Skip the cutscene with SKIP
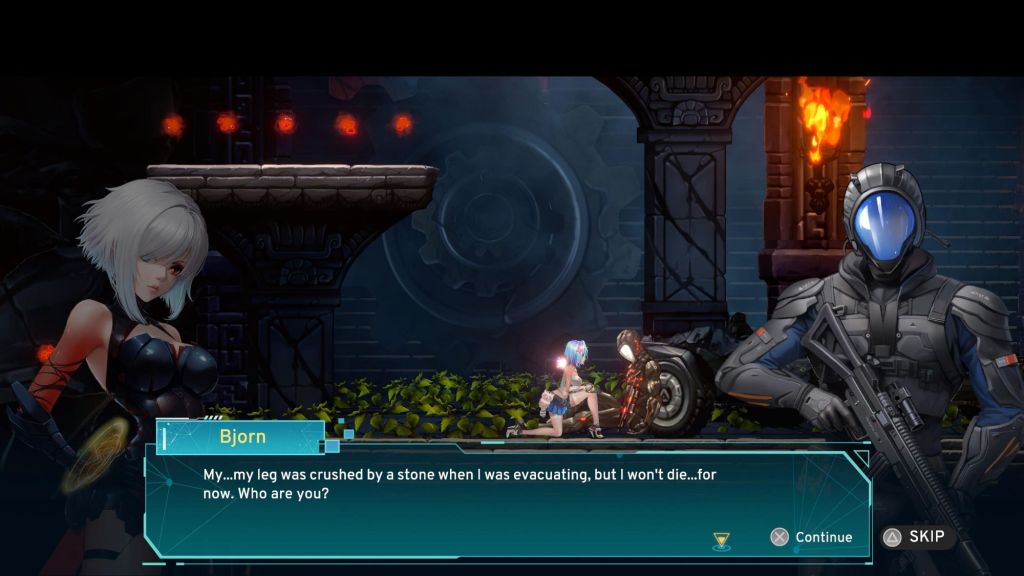 [916, 537]
